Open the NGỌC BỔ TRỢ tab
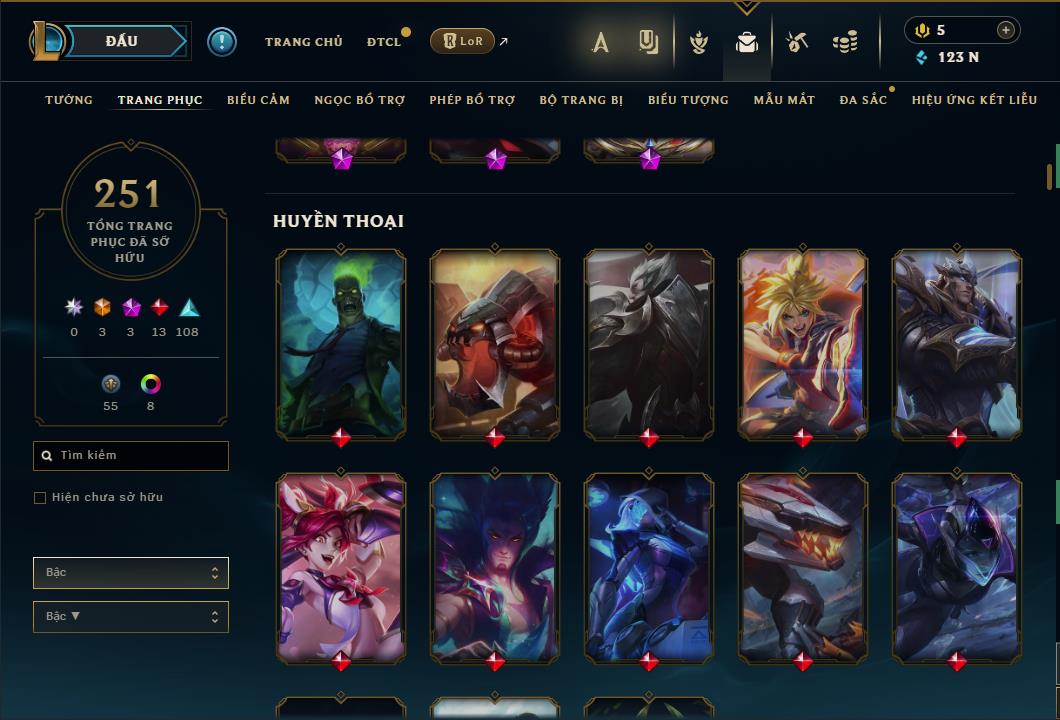Image resolution: width=1060 pixels, height=720 pixels. click(359, 100)
